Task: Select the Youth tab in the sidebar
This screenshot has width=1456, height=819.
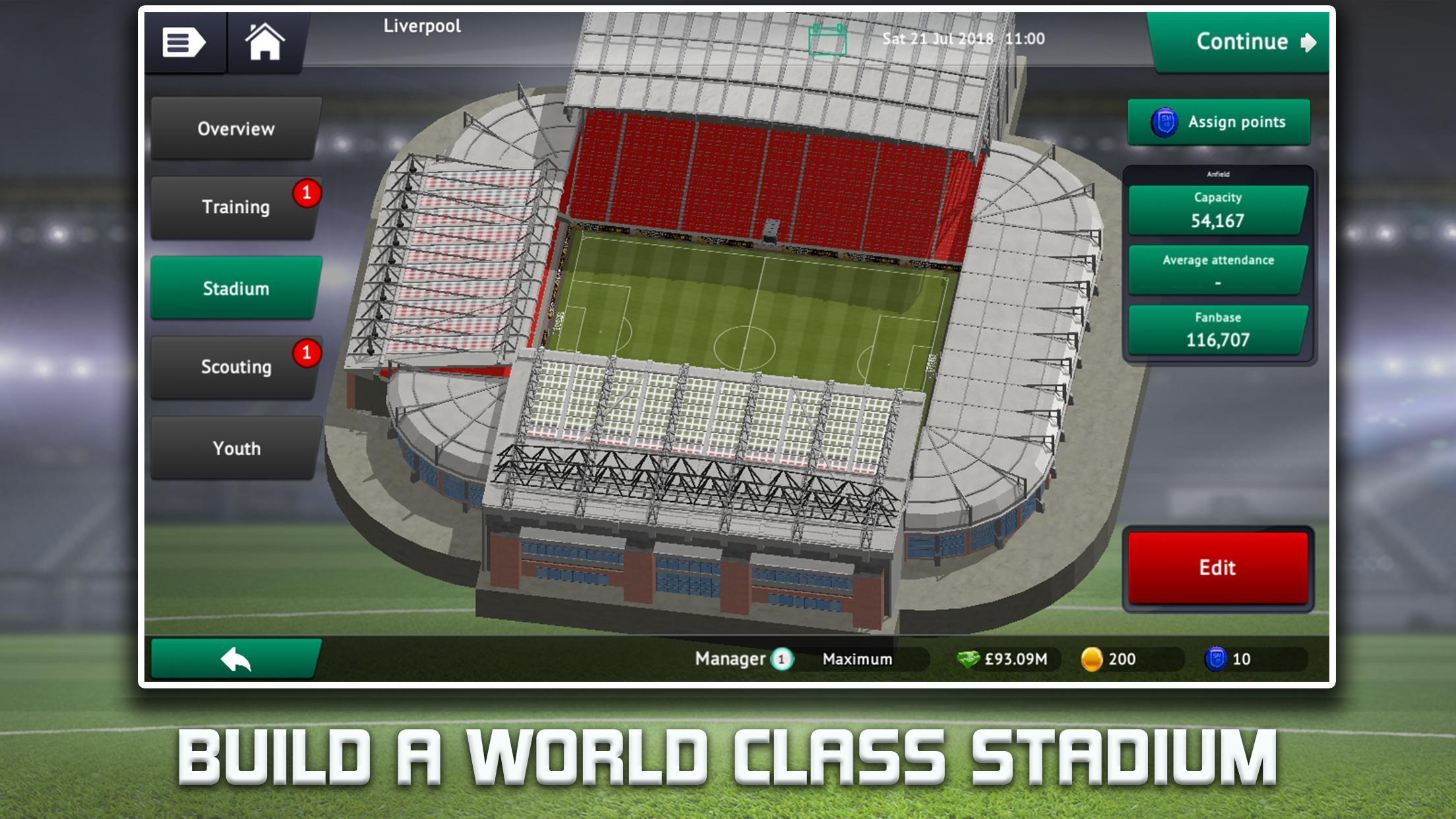Action: pos(235,448)
